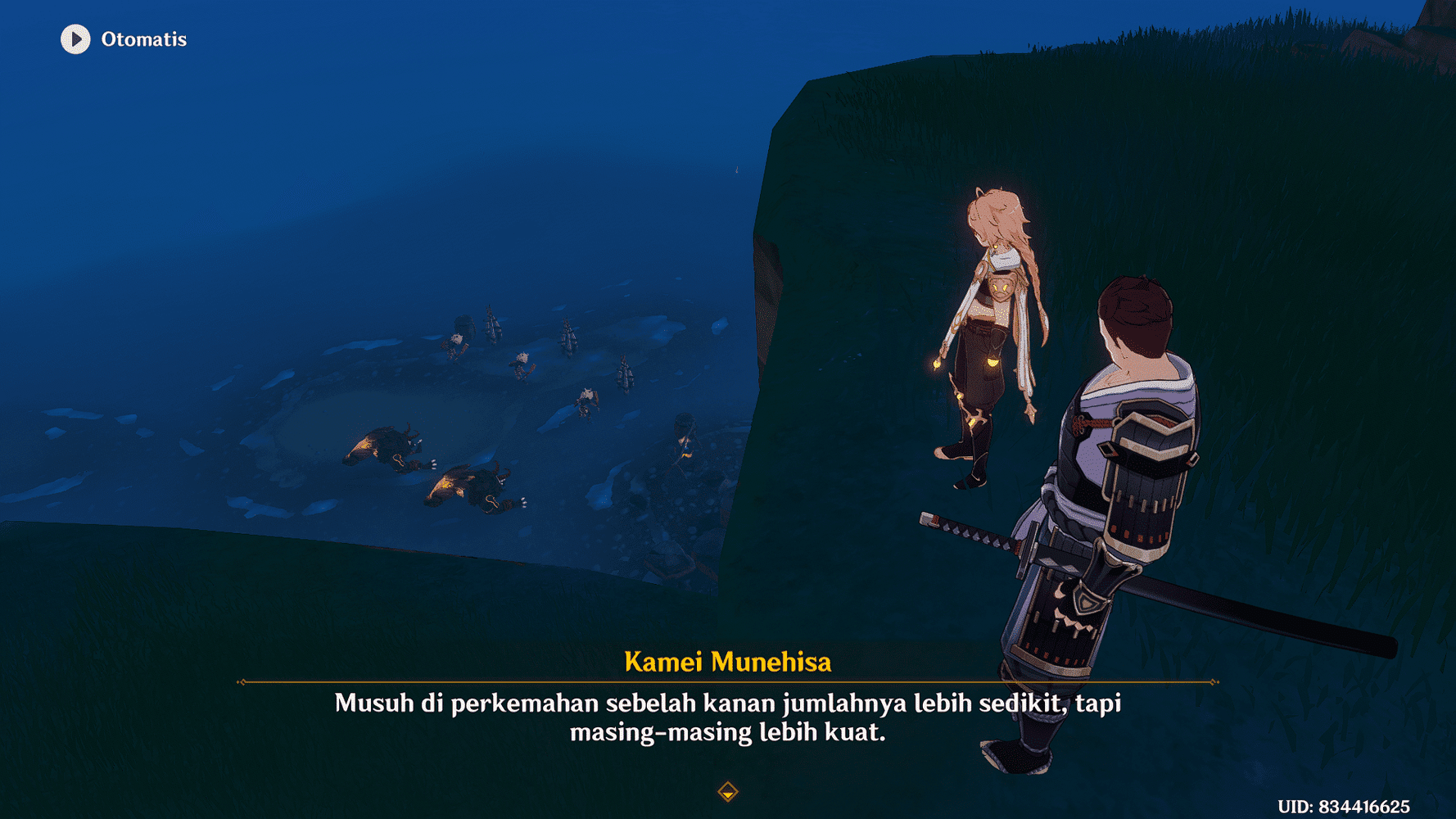Click the diamond continue-dialogue arrow
Viewport: 1456px width, 819px height.
727,791
